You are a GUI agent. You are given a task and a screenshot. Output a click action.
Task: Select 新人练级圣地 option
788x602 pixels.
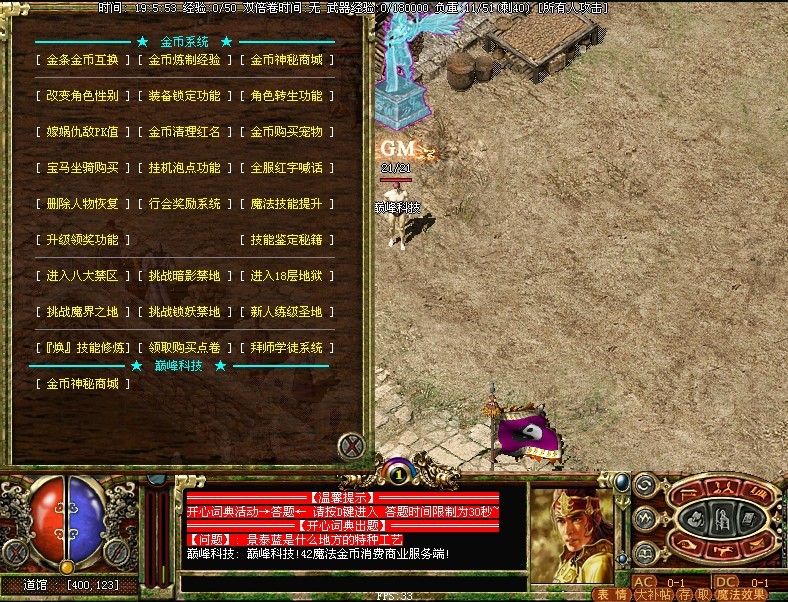tap(286, 312)
